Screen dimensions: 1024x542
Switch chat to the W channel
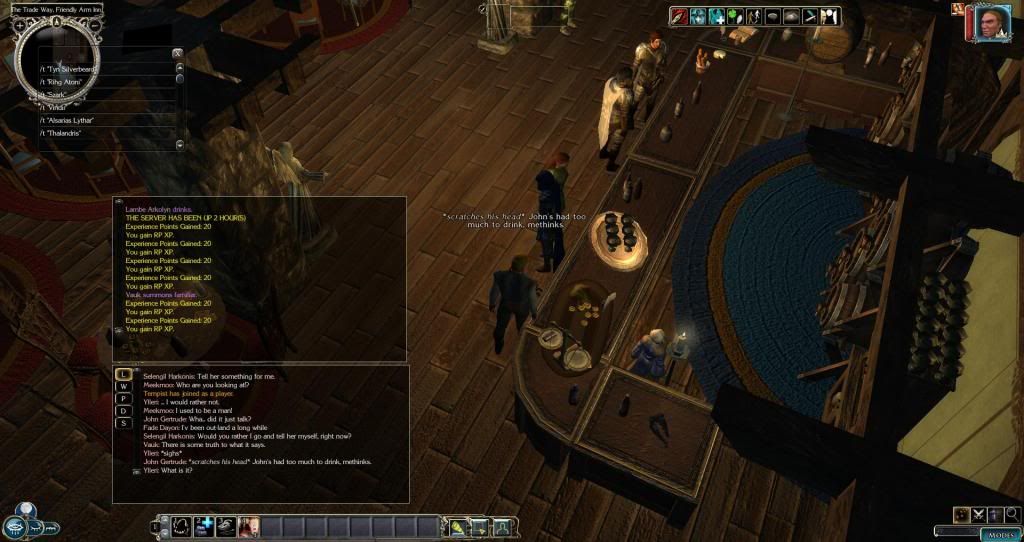(x=124, y=386)
